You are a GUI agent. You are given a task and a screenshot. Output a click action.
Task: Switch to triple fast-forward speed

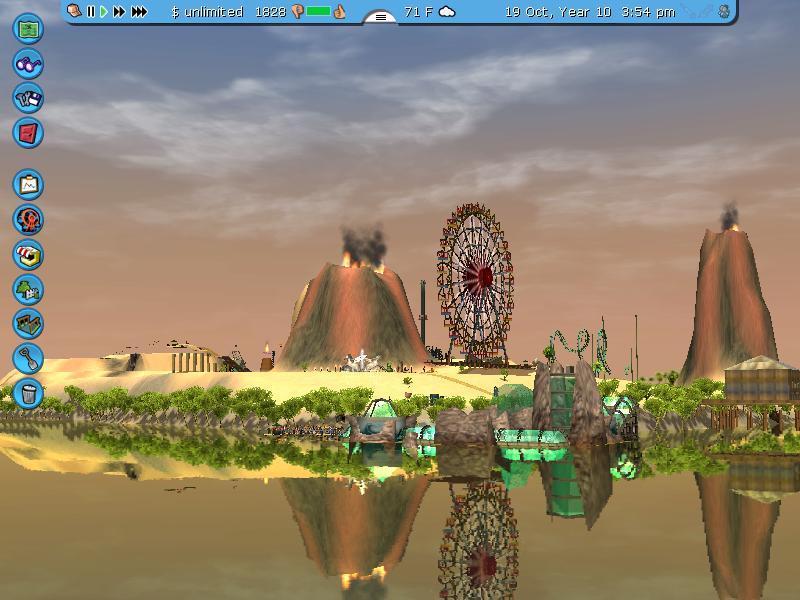139,12
